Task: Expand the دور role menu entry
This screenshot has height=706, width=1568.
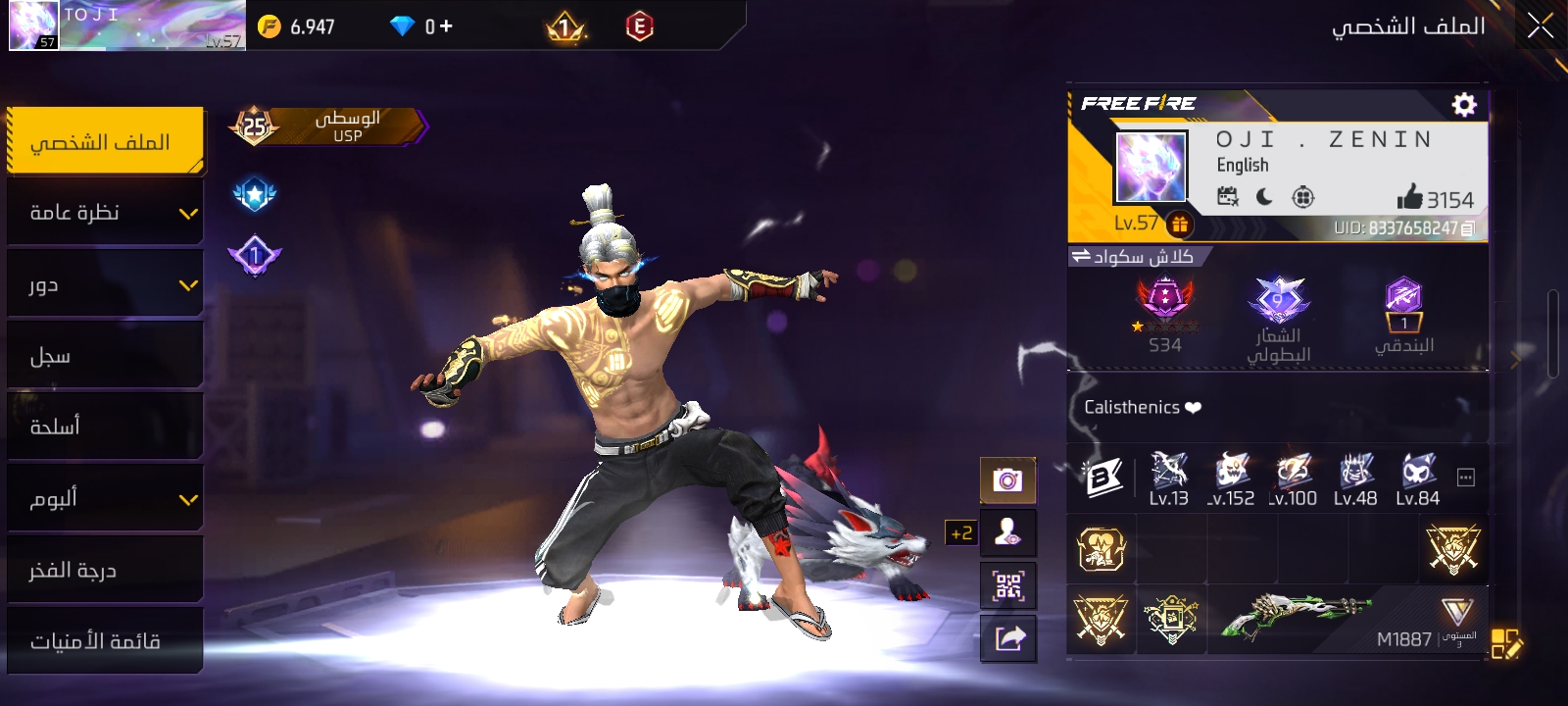Action: coord(105,284)
